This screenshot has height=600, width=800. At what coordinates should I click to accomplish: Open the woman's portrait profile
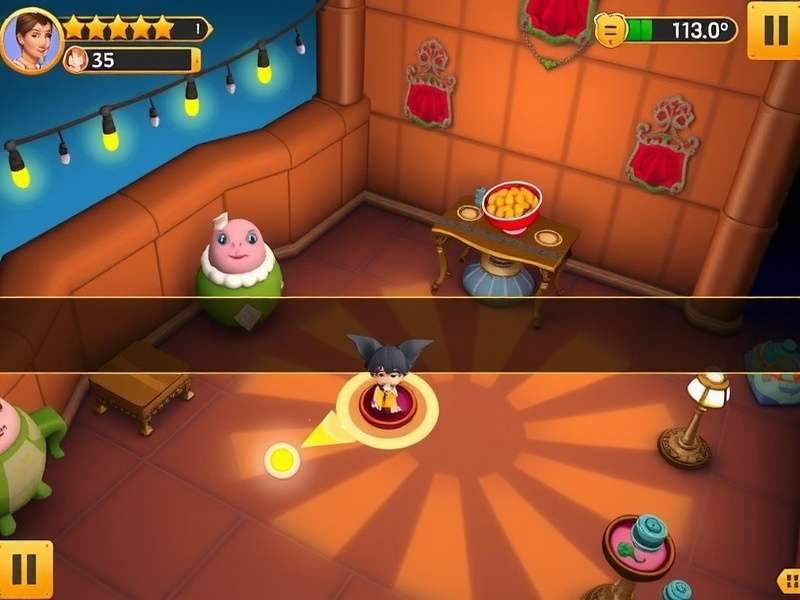30,40
